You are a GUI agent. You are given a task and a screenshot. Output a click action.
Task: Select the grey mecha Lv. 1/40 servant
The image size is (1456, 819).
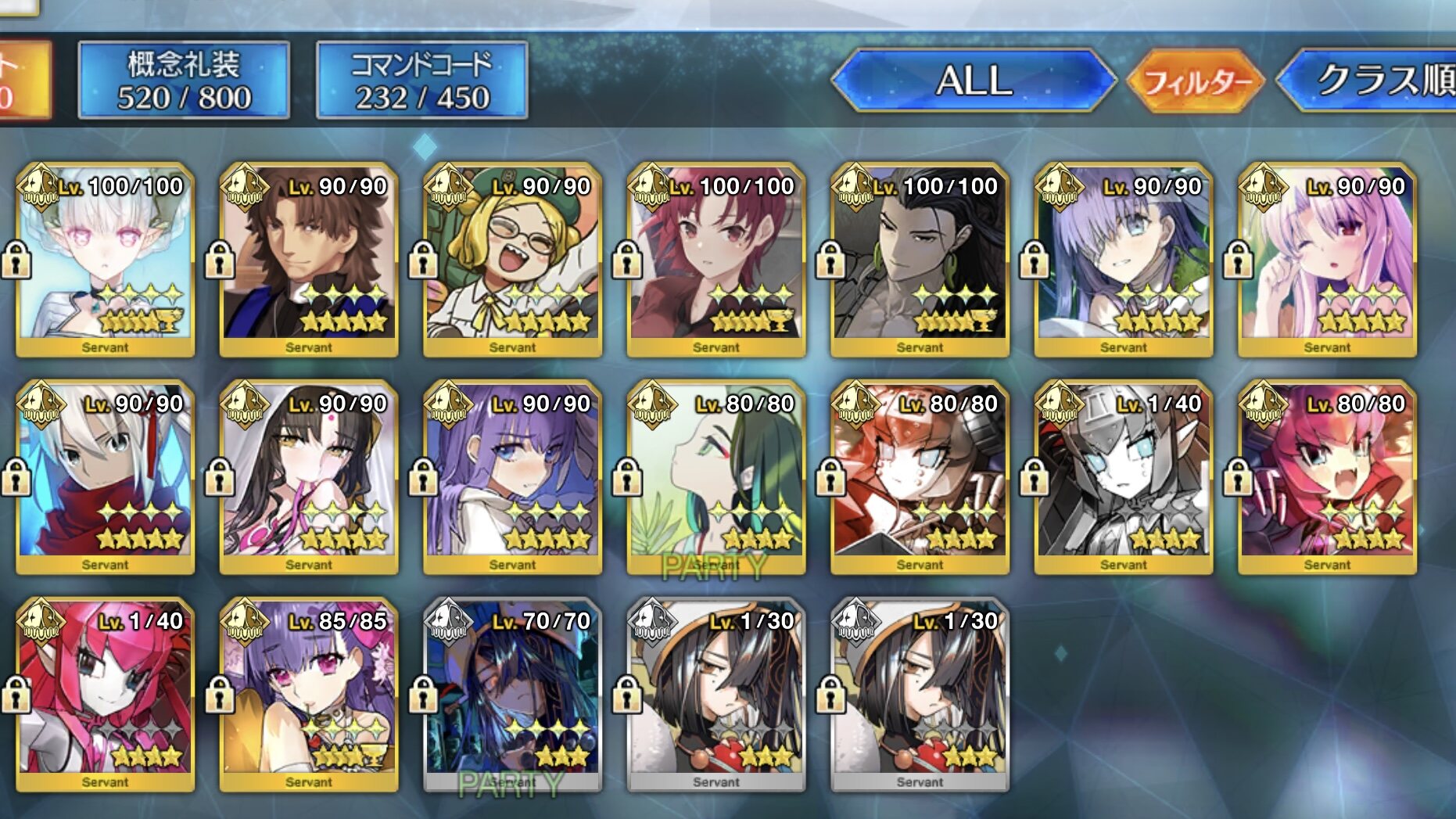1124,477
